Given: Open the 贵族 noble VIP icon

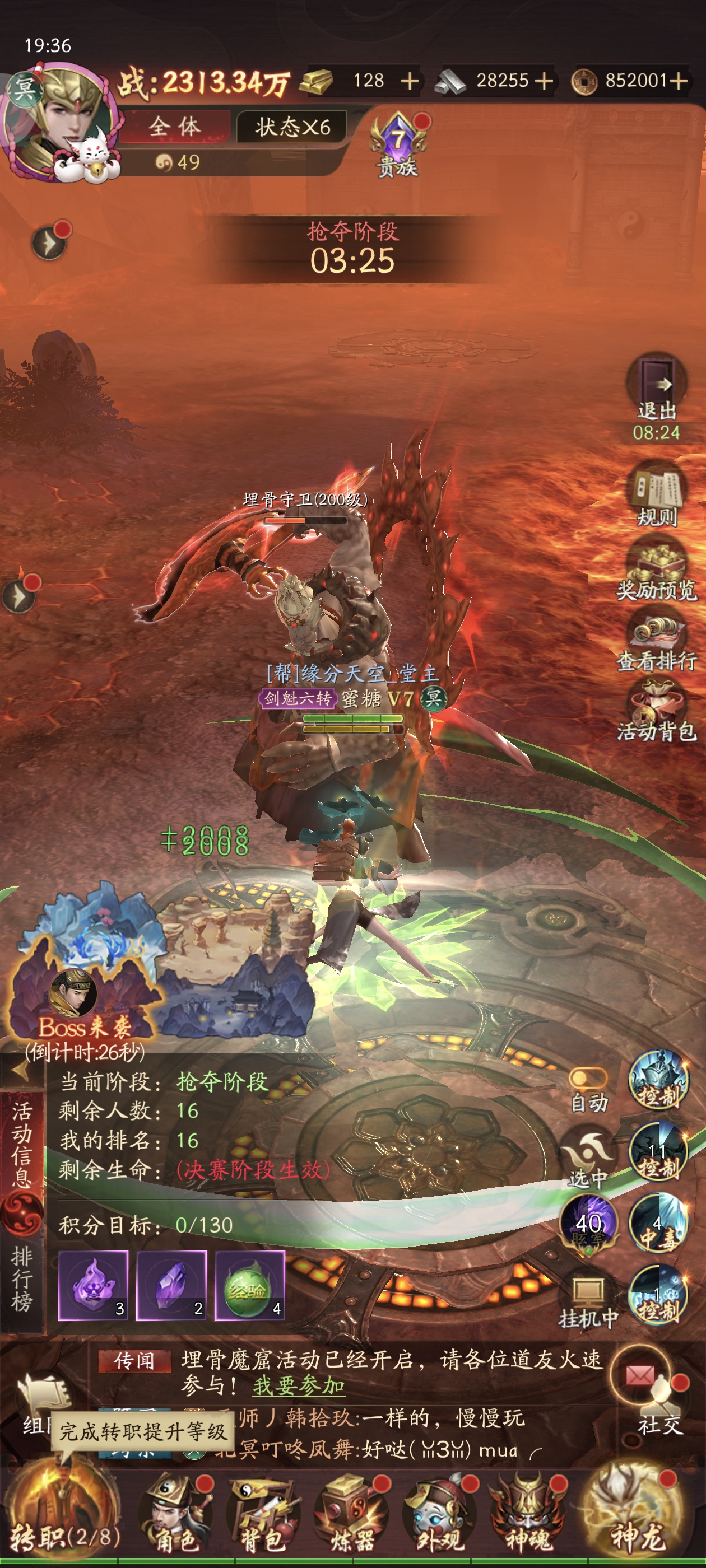Looking at the screenshot, I should pyautogui.click(x=397, y=146).
